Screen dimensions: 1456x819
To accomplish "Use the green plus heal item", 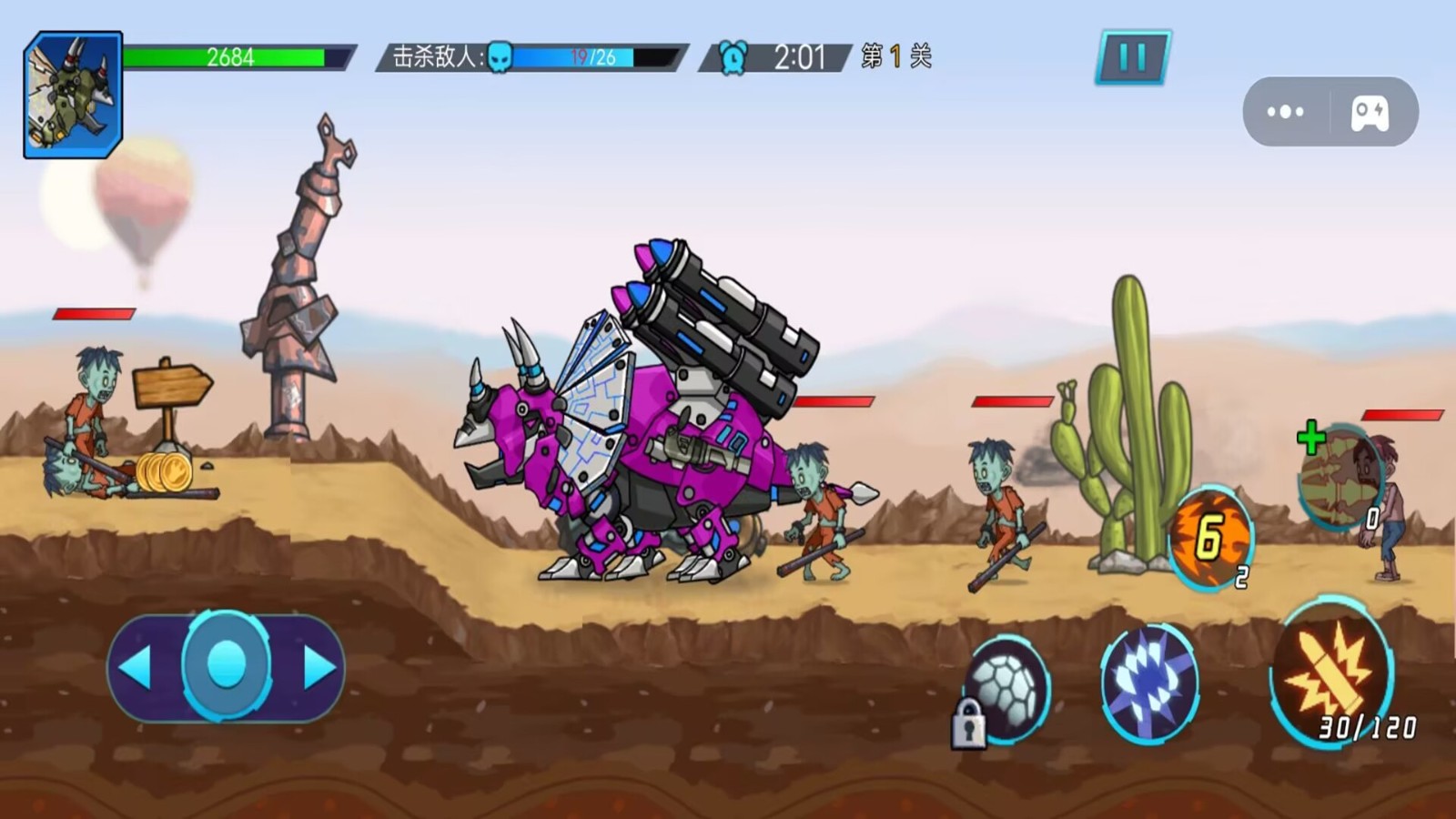I will tap(1336, 473).
